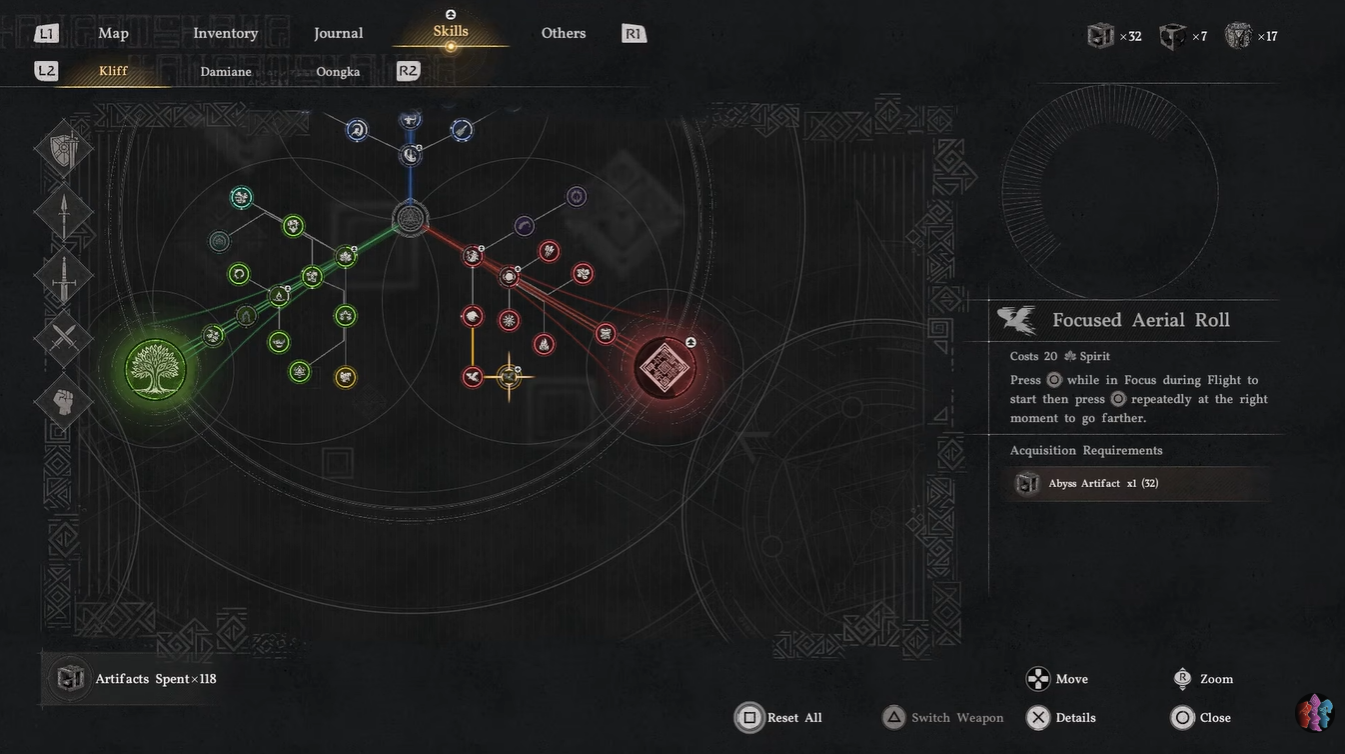The width and height of the screenshot is (1345, 754).
Task: Pick the crossed swords weapon category
Action: tap(64, 338)
